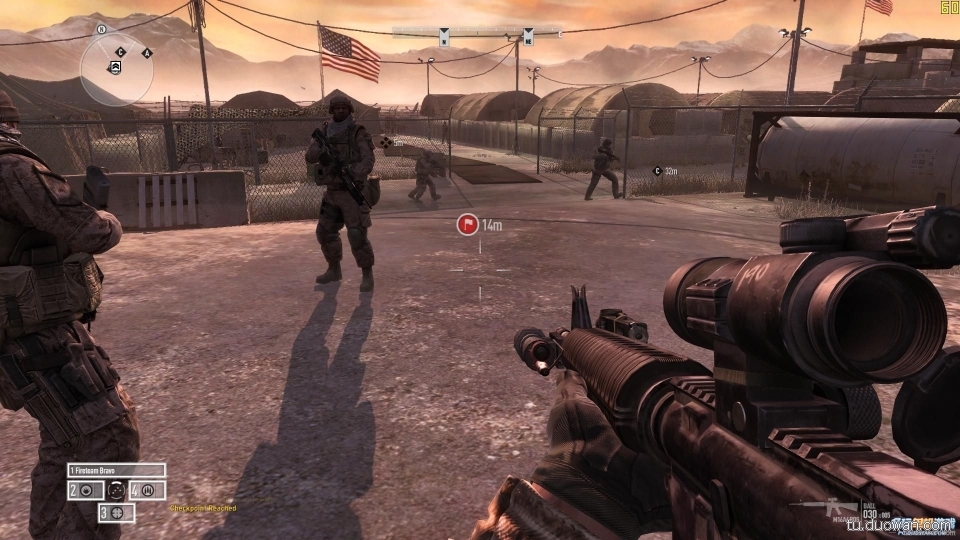Select the Fireteam Bravo squad bar
960x540 pixels.
(x=116, y=470)
